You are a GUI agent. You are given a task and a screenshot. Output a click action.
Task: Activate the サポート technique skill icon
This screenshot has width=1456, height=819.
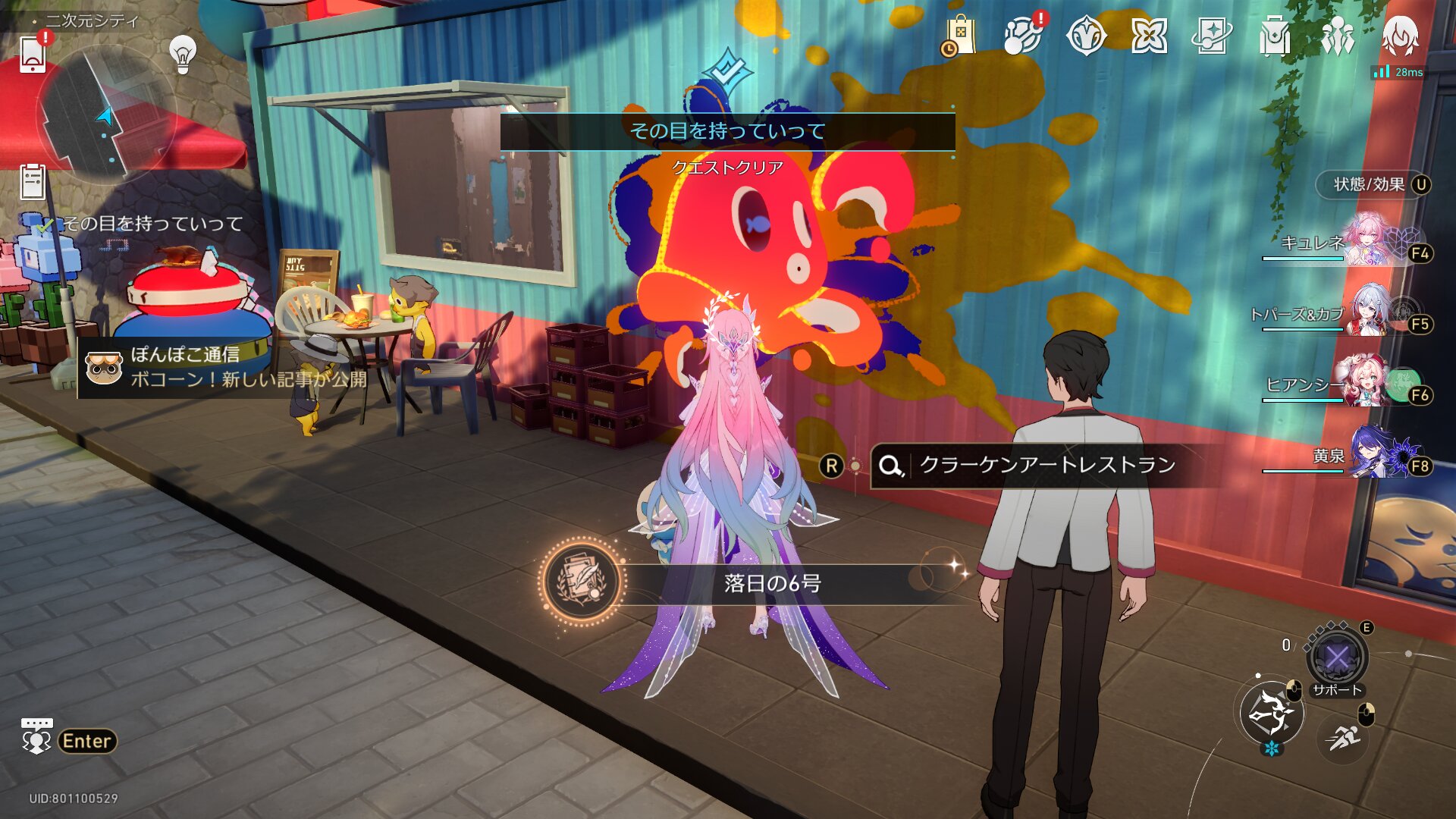tap(1337, 657)
